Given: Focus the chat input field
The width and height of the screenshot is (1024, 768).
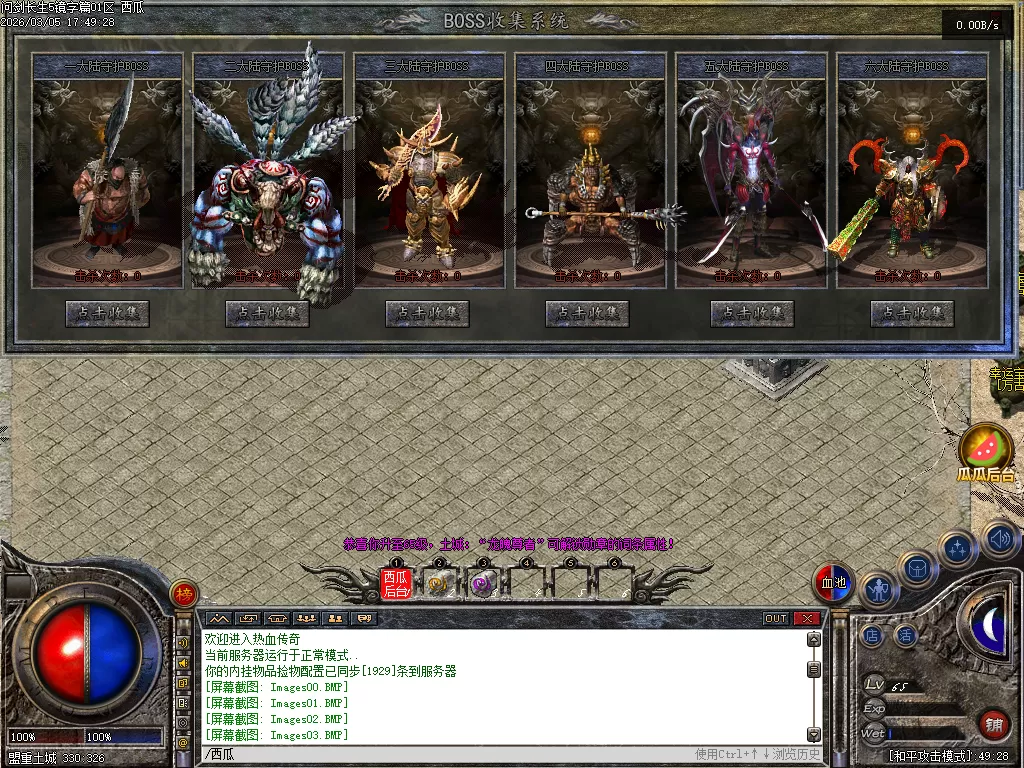Looking at the screenshot, I should (x=450, y=754).
